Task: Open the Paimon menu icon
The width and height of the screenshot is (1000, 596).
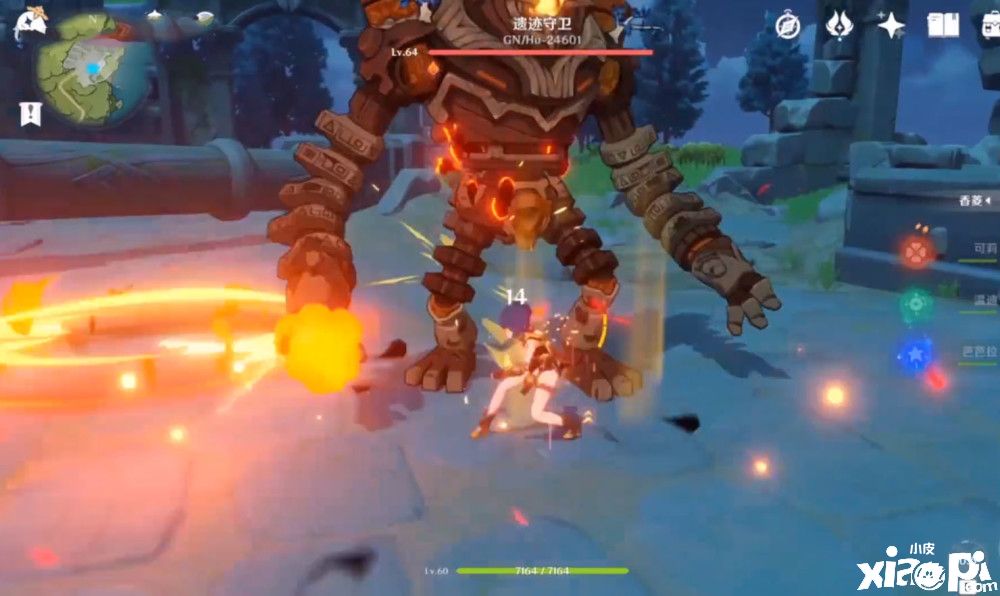Action: (x=28, y=25)
